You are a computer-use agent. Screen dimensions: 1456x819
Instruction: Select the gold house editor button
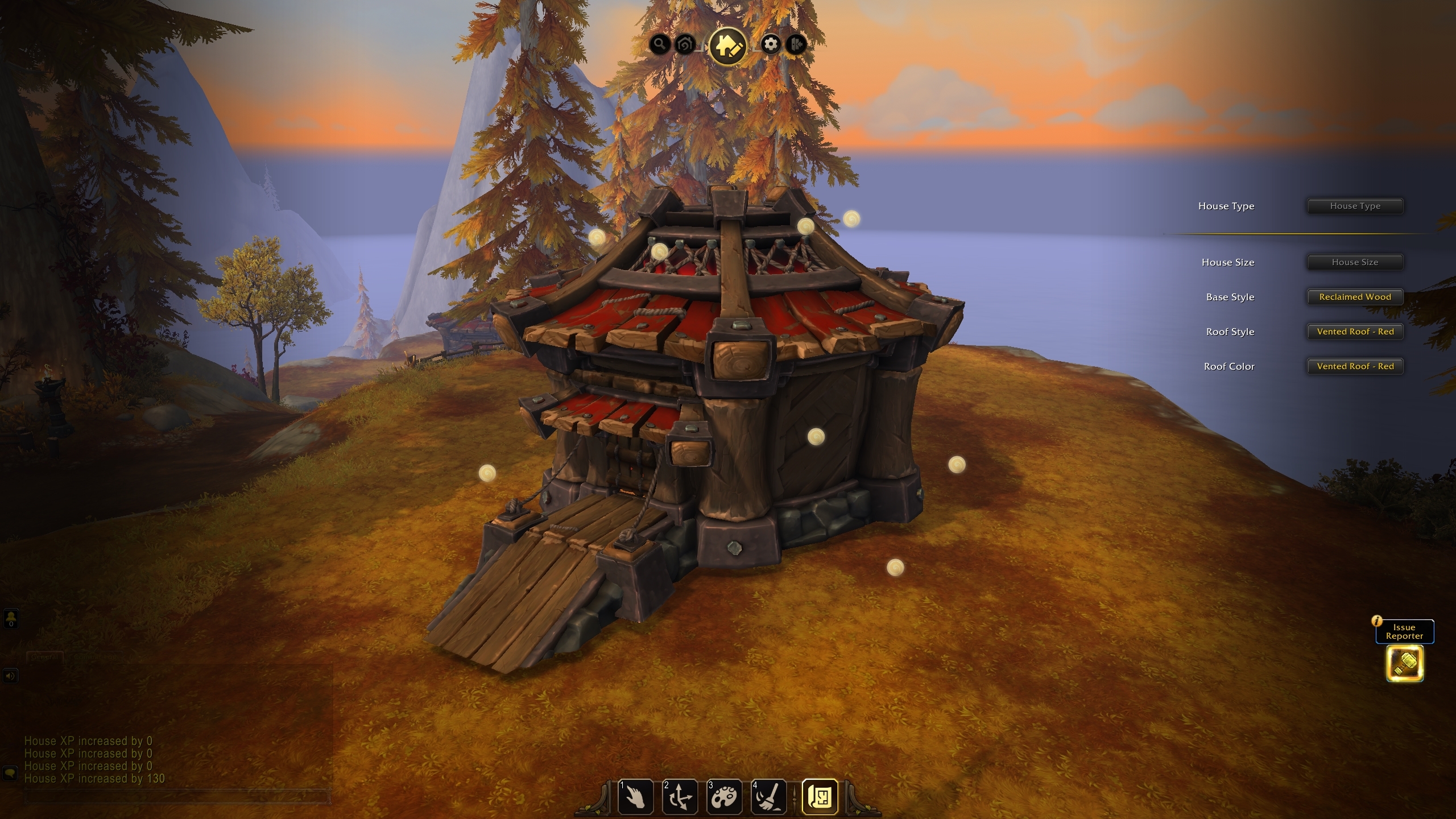tap(727, 45)
